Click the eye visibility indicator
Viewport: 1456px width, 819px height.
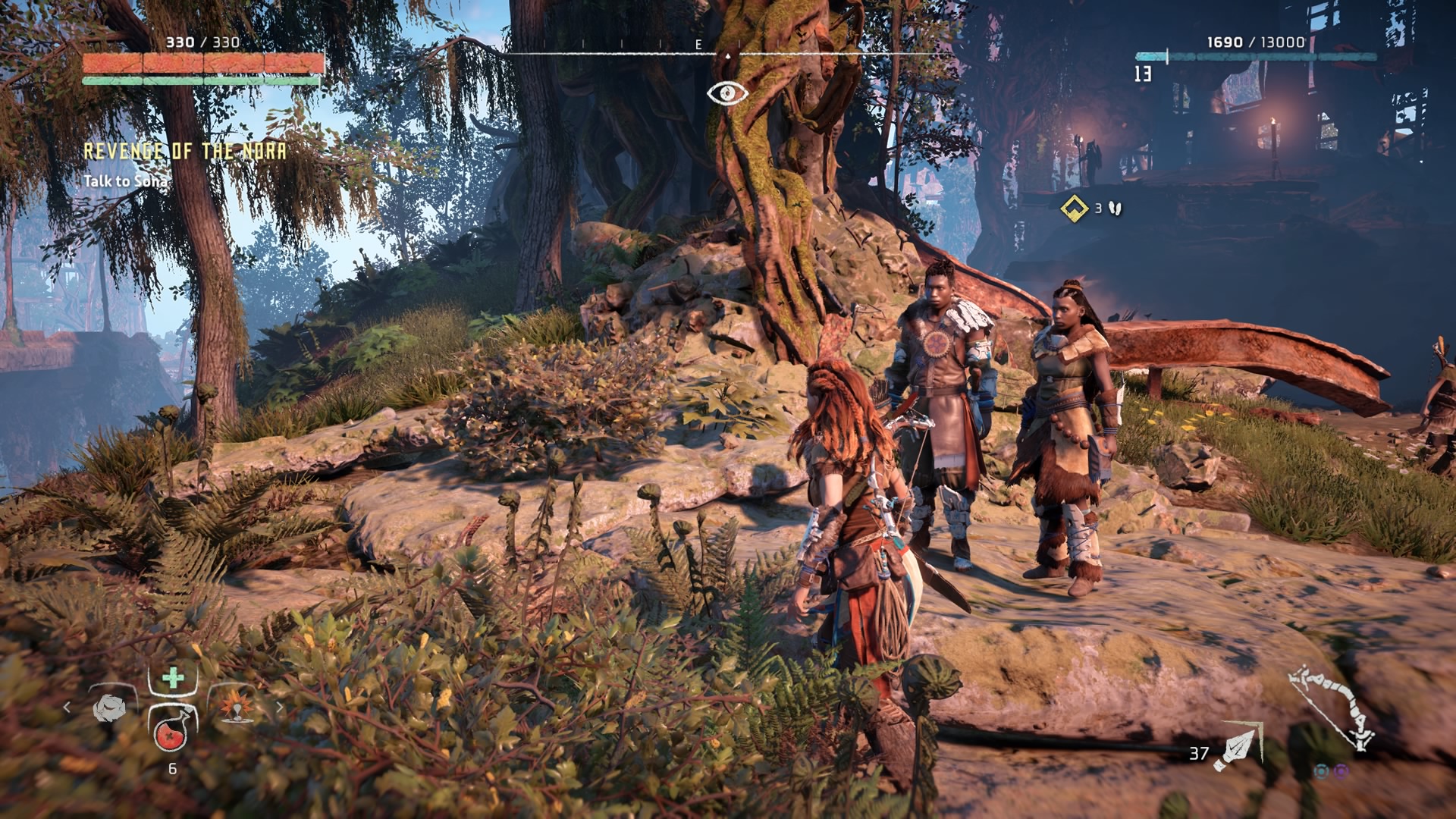727,93
